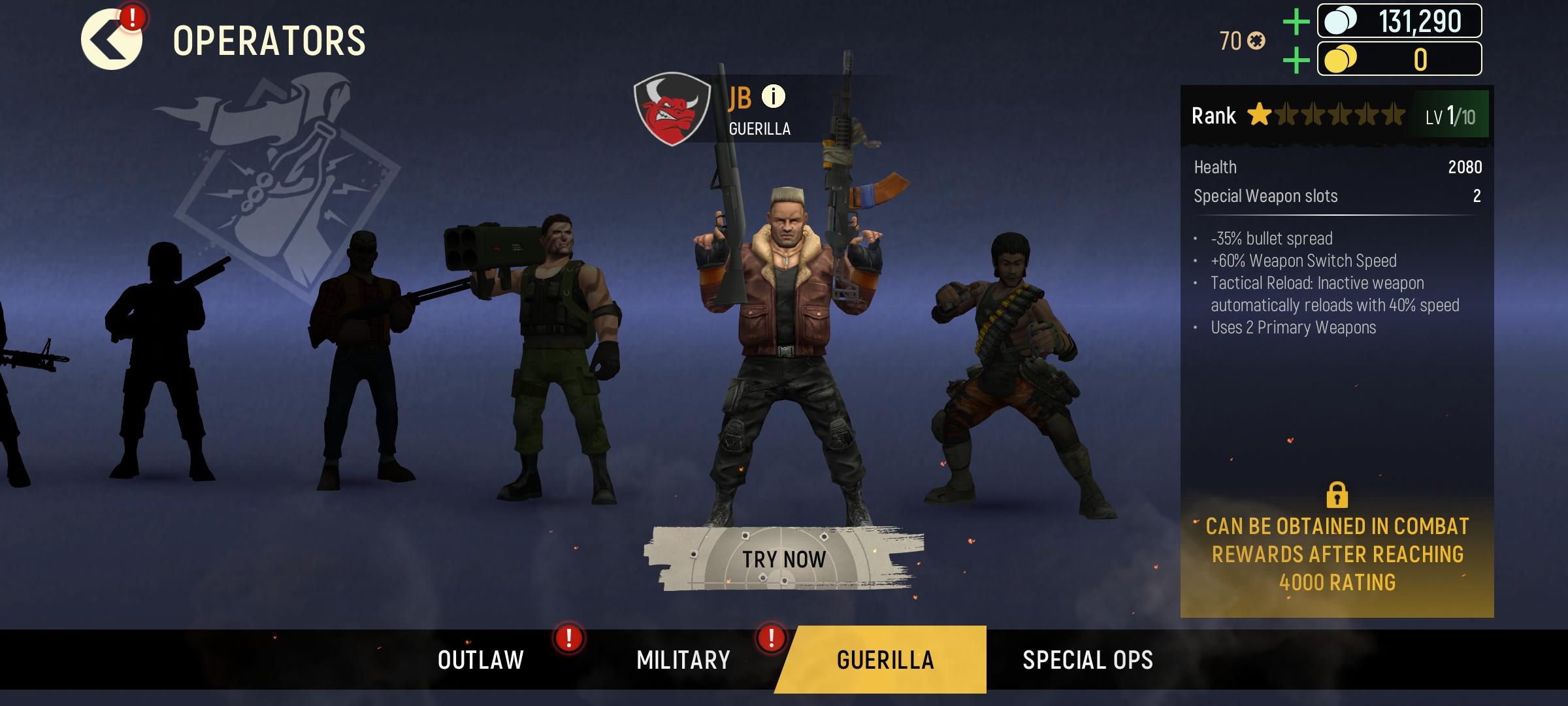This screenshot has width=1568, height=706.
Task: Tap the back arrow to exit Operators
Action: pyautogui.click(x=110, y=39)
